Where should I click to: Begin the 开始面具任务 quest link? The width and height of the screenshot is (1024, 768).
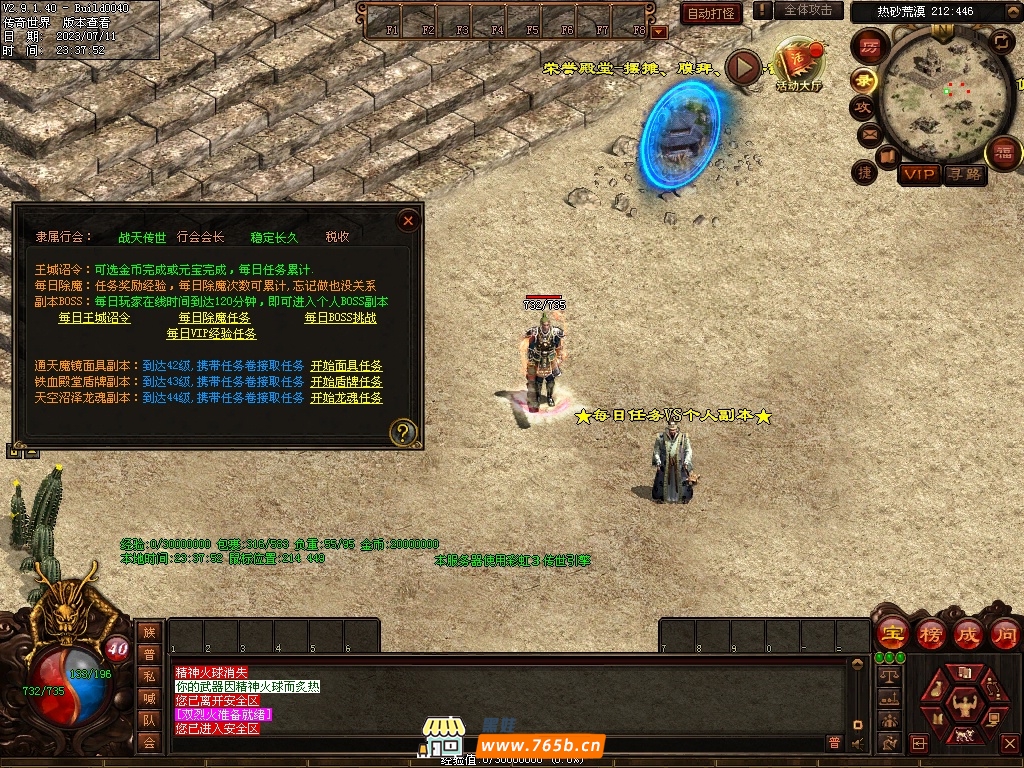coord(346,366)
